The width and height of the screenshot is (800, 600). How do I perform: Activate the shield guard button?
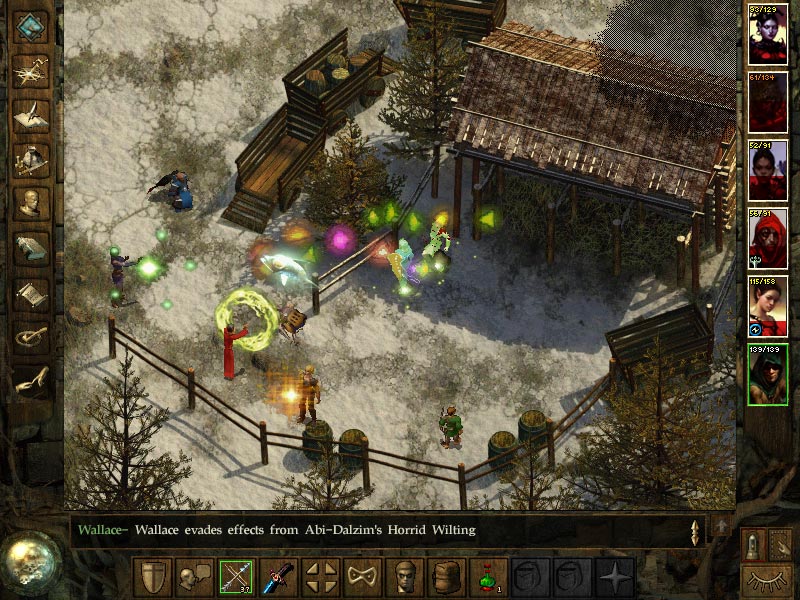[x=153, y=577]
